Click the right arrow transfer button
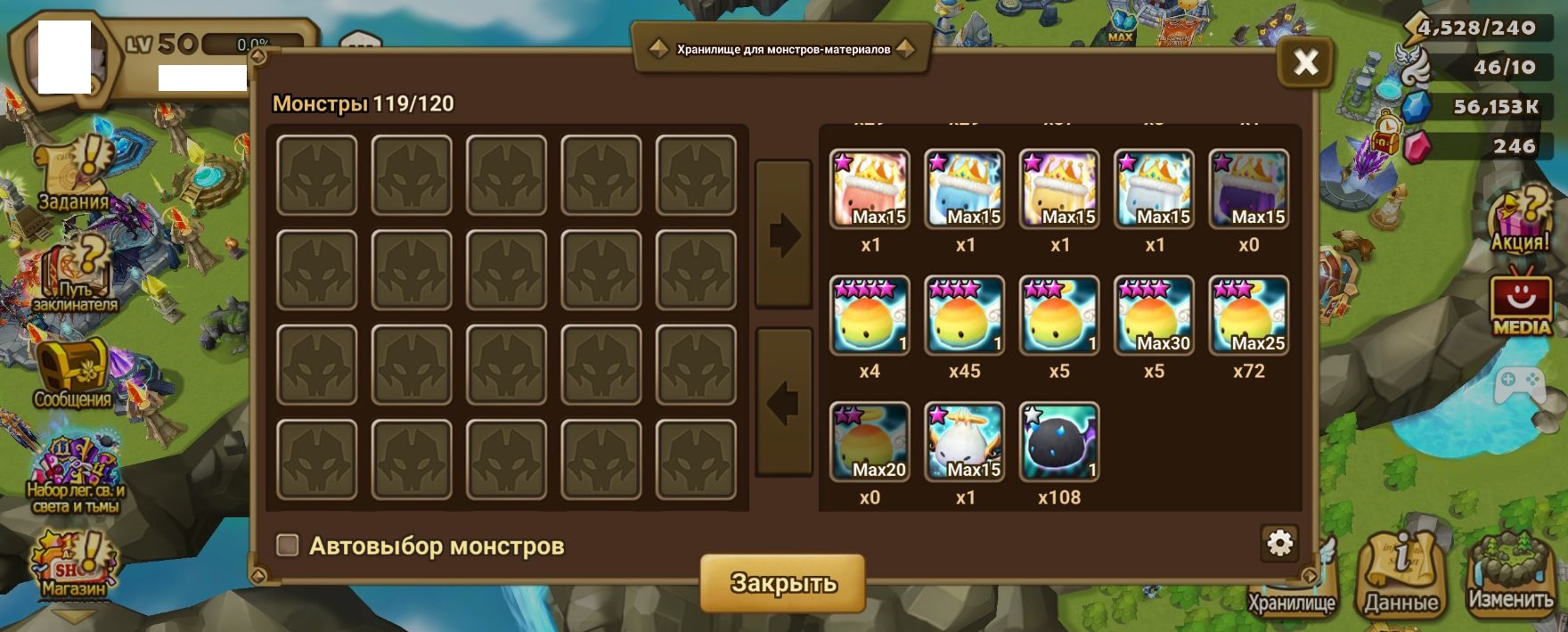This screenshot has height=632, width=1568. [x=783, y=235]
